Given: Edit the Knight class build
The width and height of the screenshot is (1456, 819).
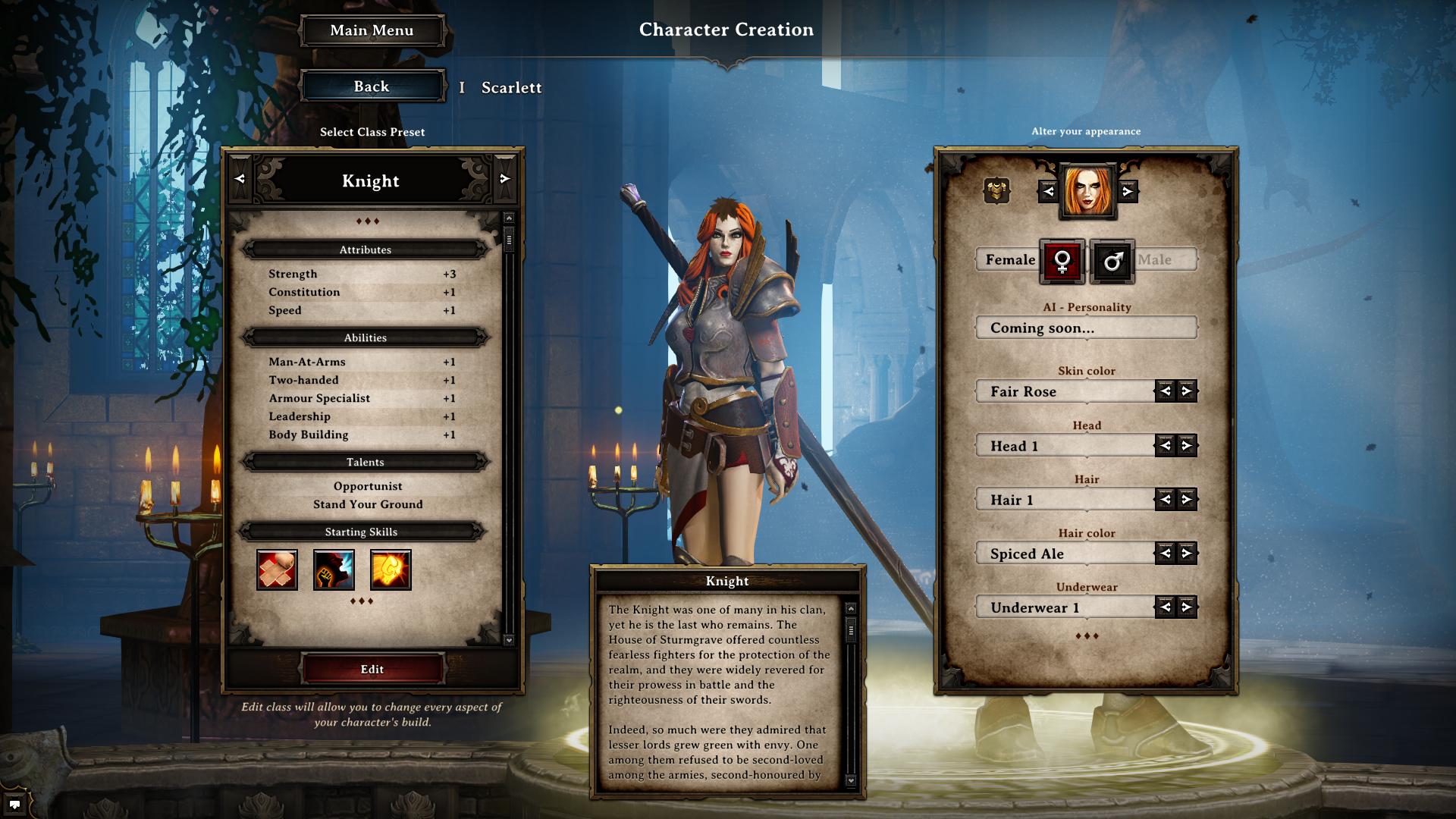Looking at the screenshot, I should point(372,669).
